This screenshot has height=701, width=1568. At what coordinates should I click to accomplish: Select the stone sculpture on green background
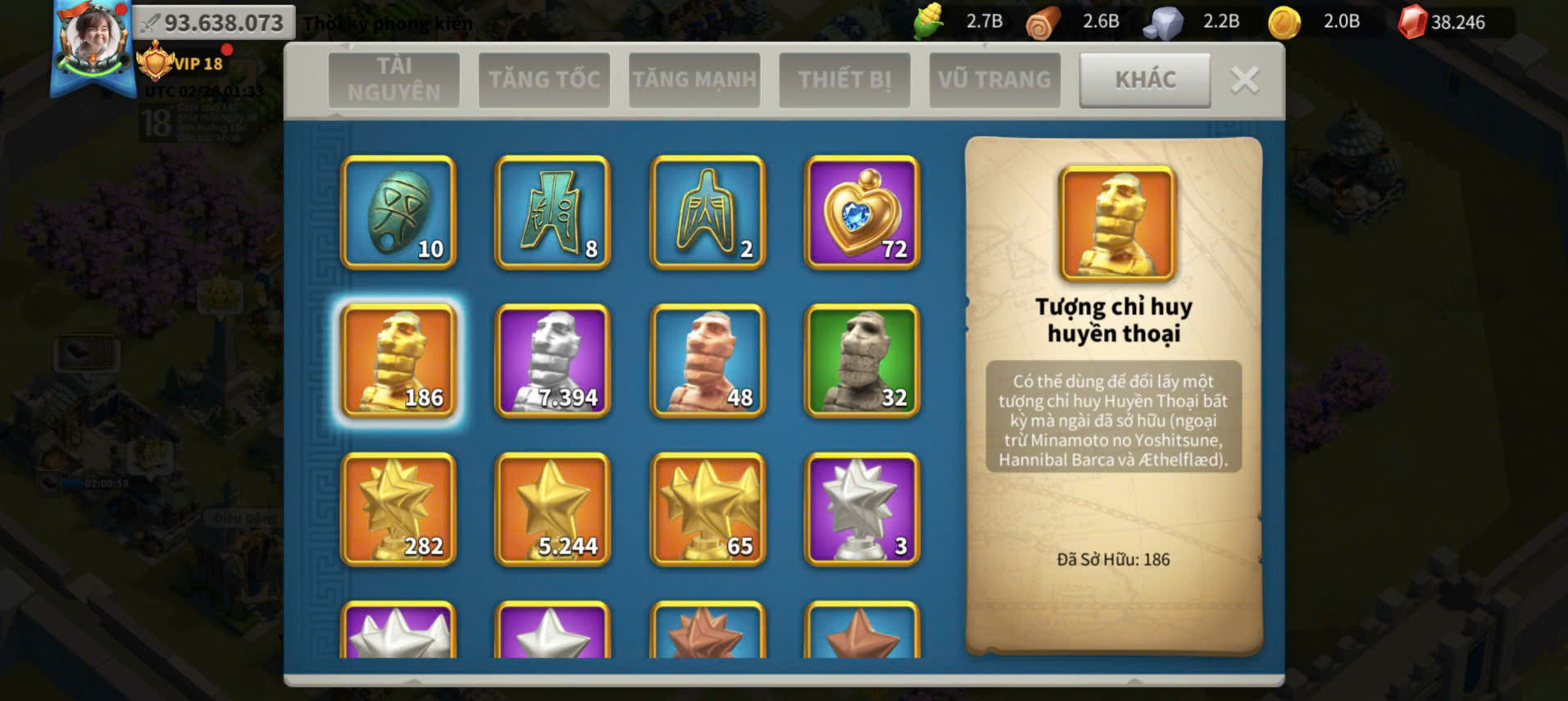point(862,361)
